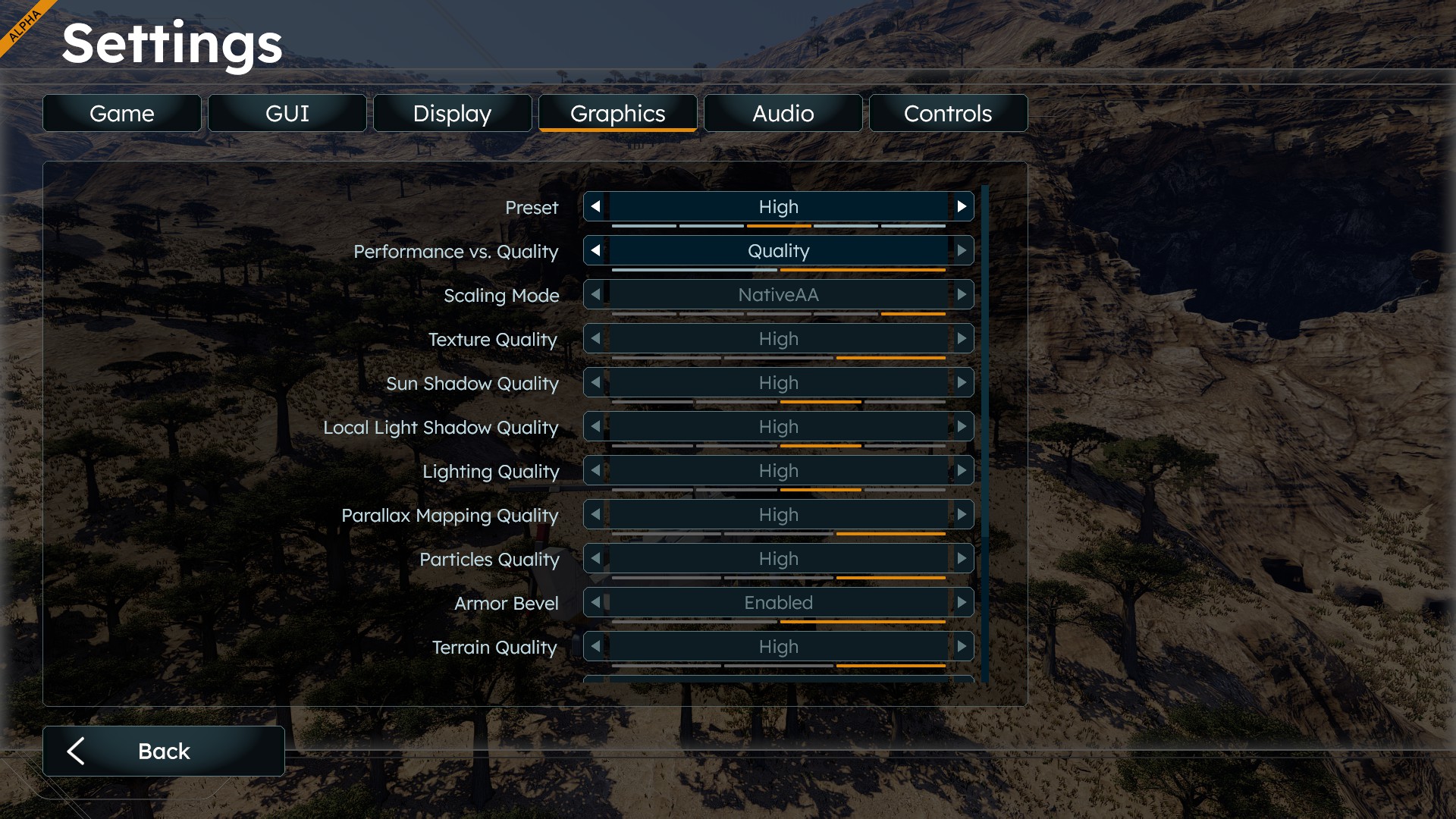Image resolution: width=1456 pixels, height=819 pixels.
Task: Select the Graphics tab
Action: [x=618, y=114]
